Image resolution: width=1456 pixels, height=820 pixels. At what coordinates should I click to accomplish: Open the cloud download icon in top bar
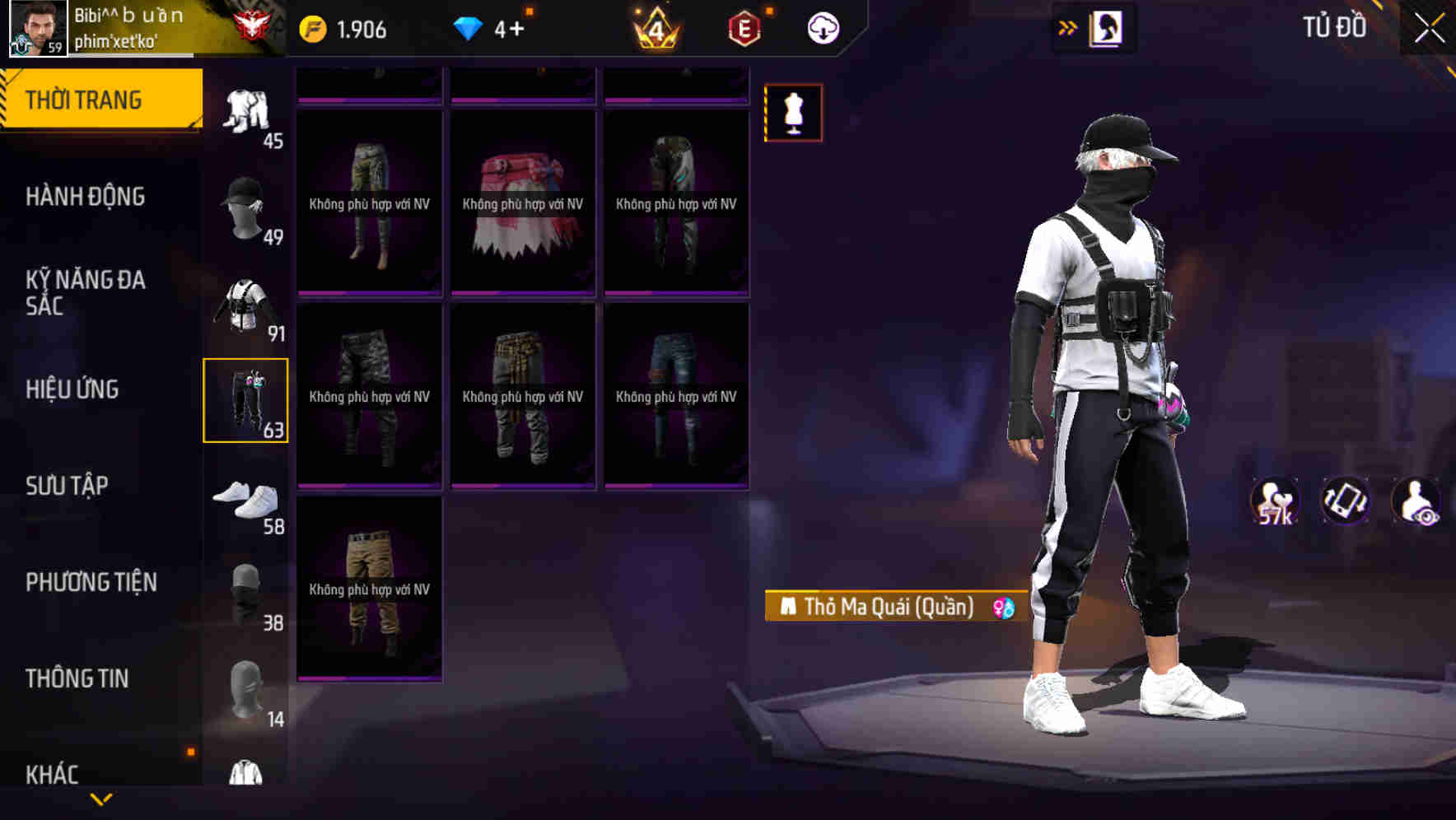coord(823,27)
